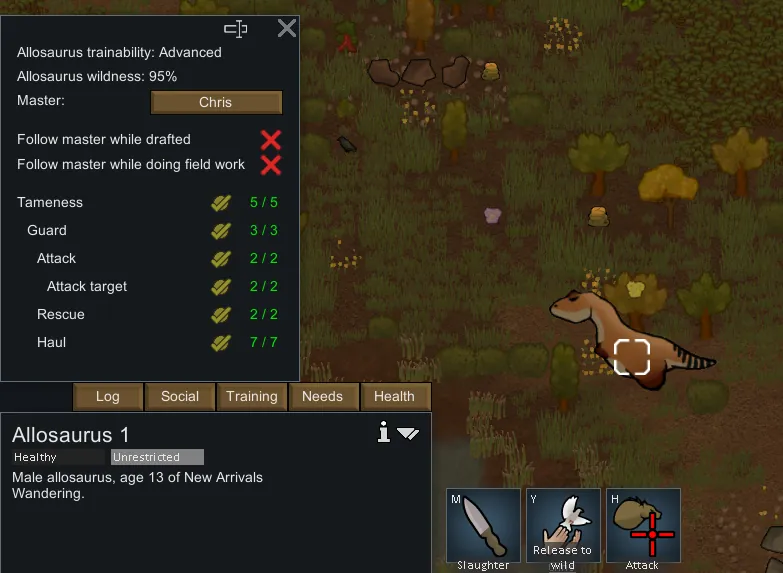Toggle Attack training checkmark

[221, 259]
